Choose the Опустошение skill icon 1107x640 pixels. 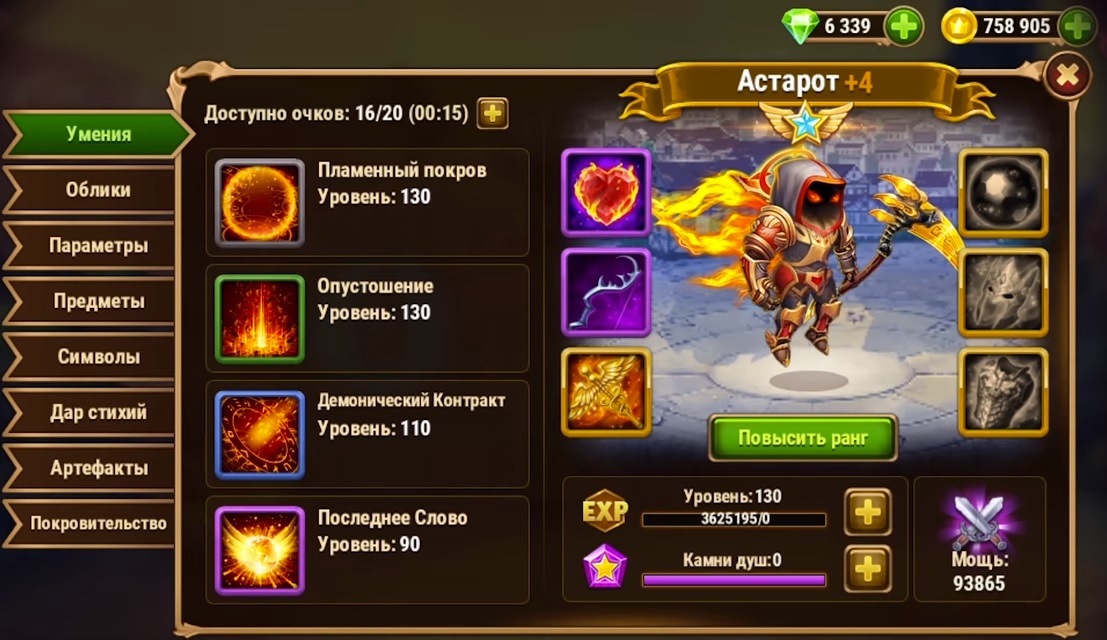tap(260, 319)
